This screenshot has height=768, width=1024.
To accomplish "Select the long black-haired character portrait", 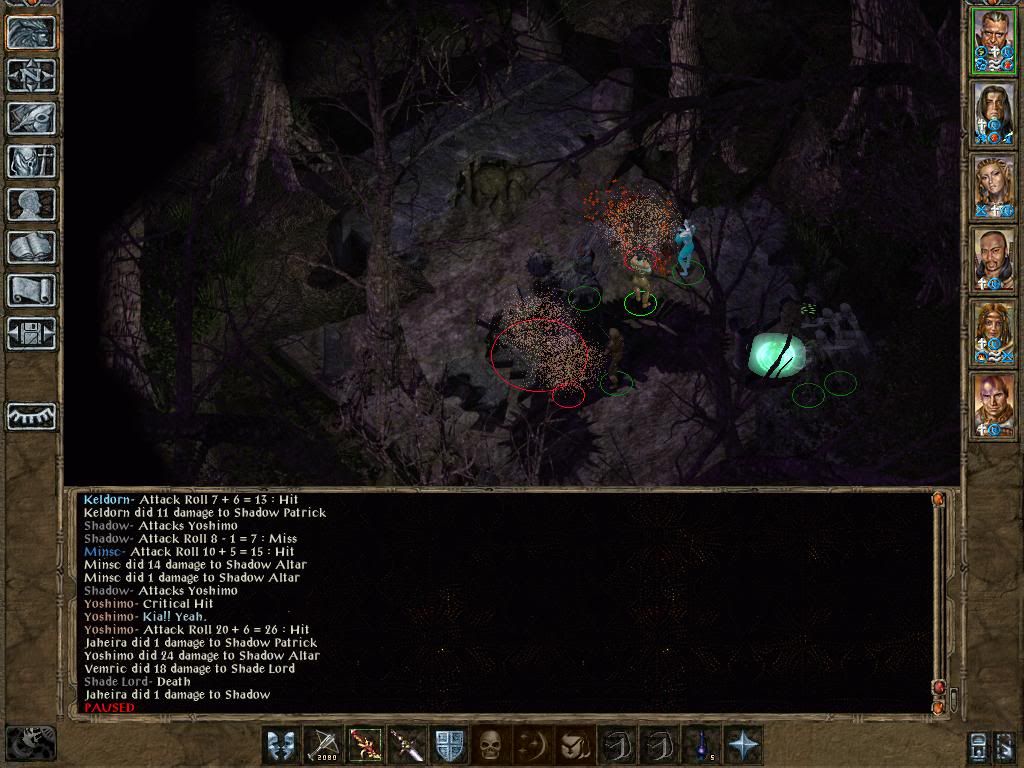I will coord(994,113).
